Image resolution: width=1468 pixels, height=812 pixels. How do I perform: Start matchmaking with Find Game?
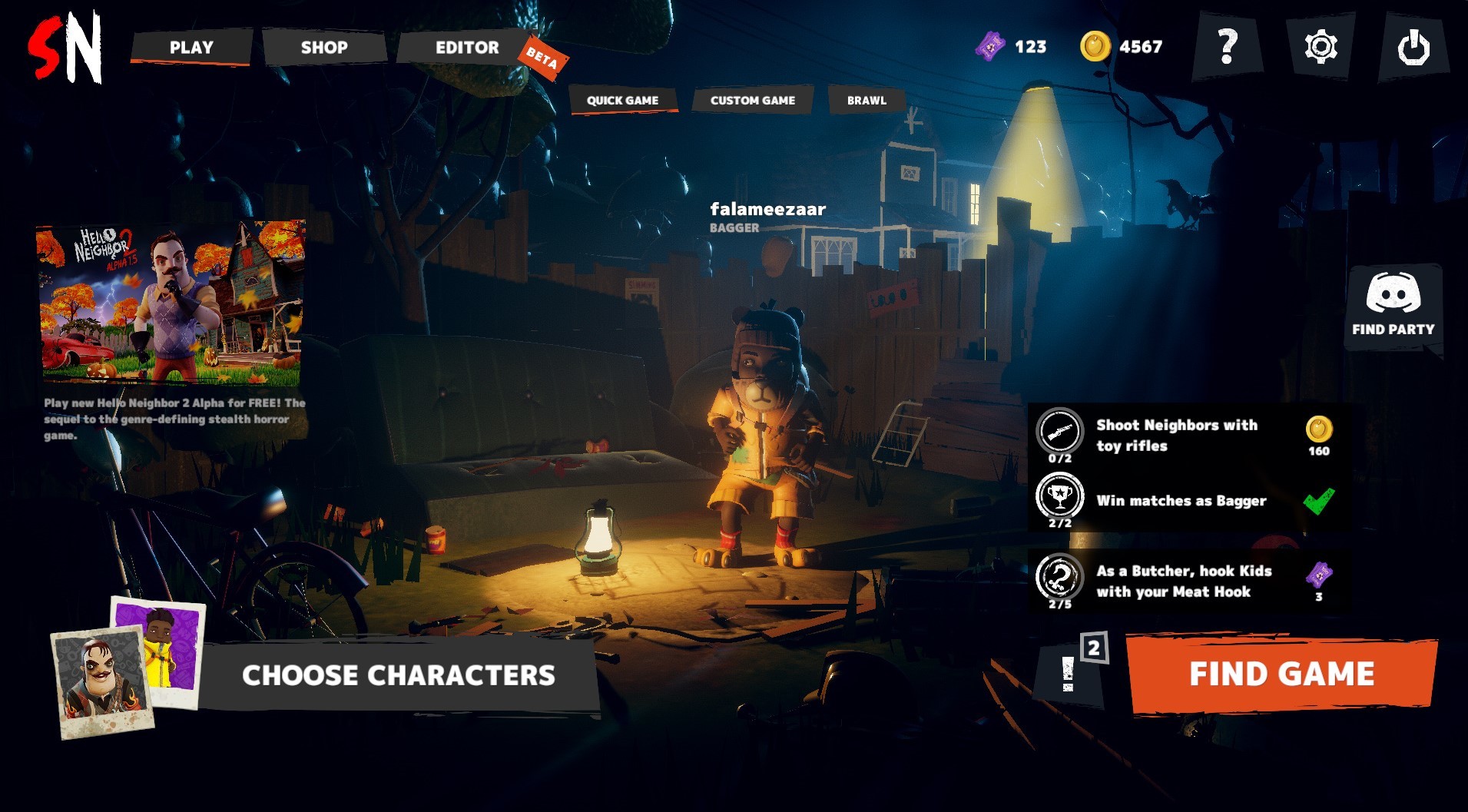click(1281, 674)
